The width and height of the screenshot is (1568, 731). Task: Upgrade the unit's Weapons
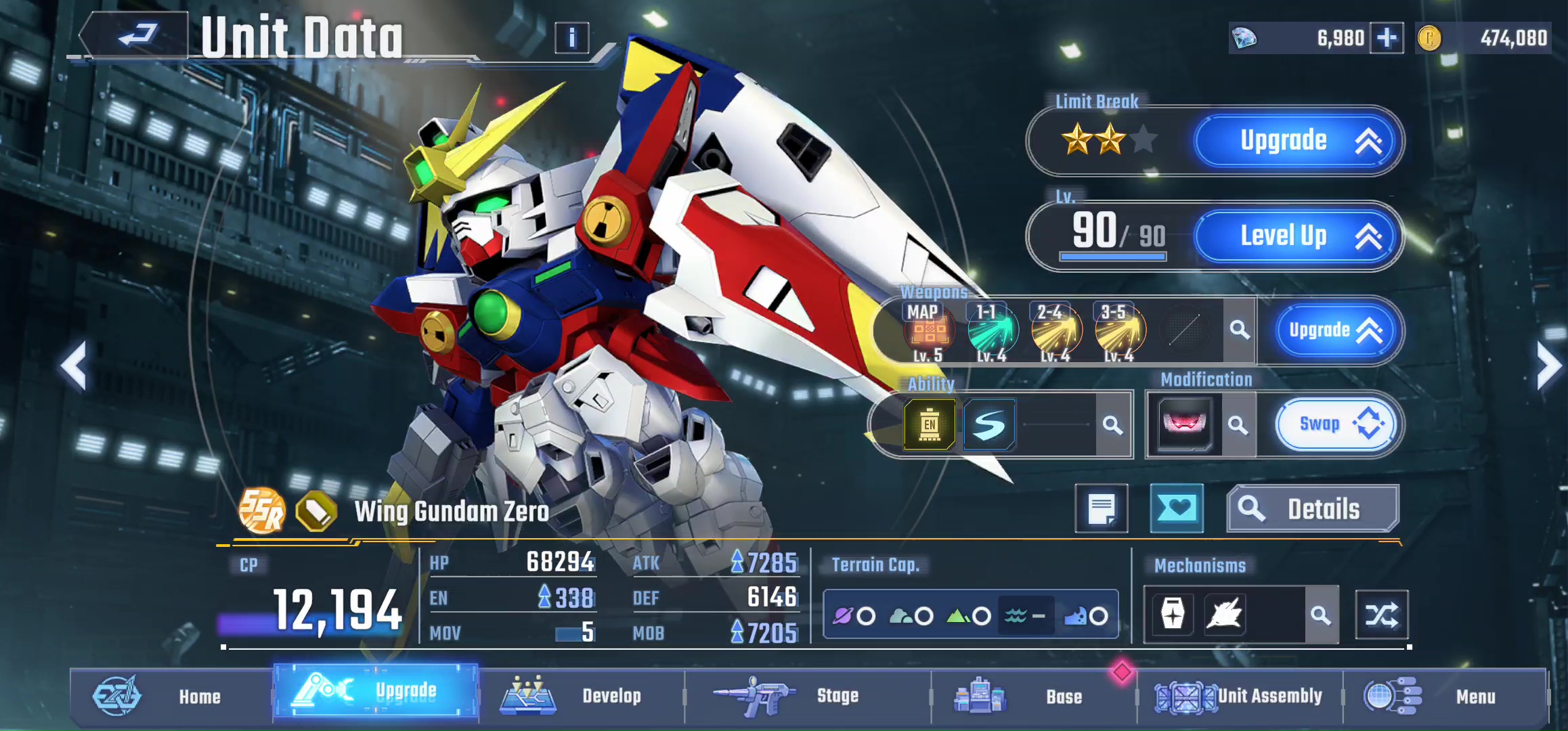(1334, 330)
